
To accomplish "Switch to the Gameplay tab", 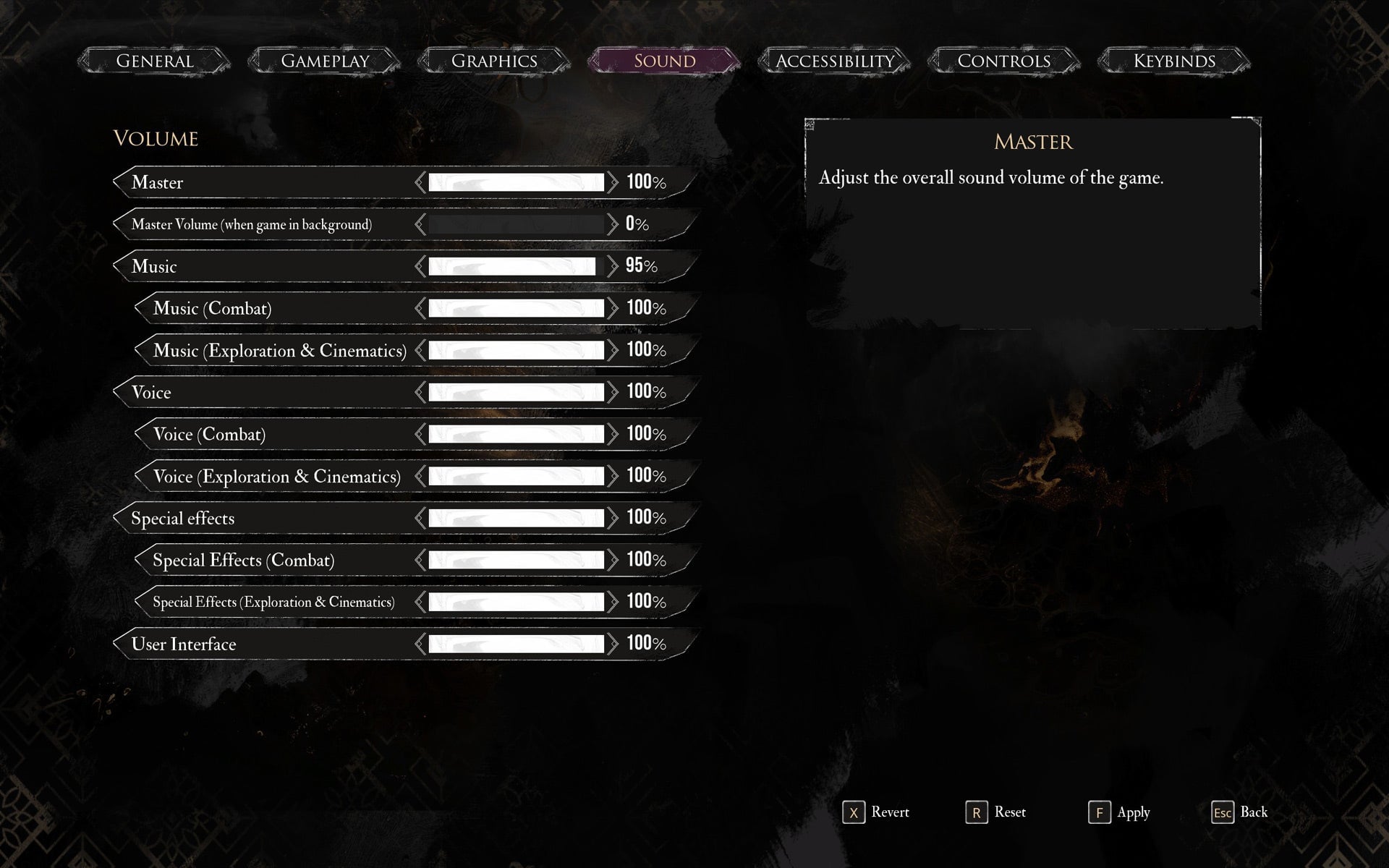I will click(x=325, y=61).
